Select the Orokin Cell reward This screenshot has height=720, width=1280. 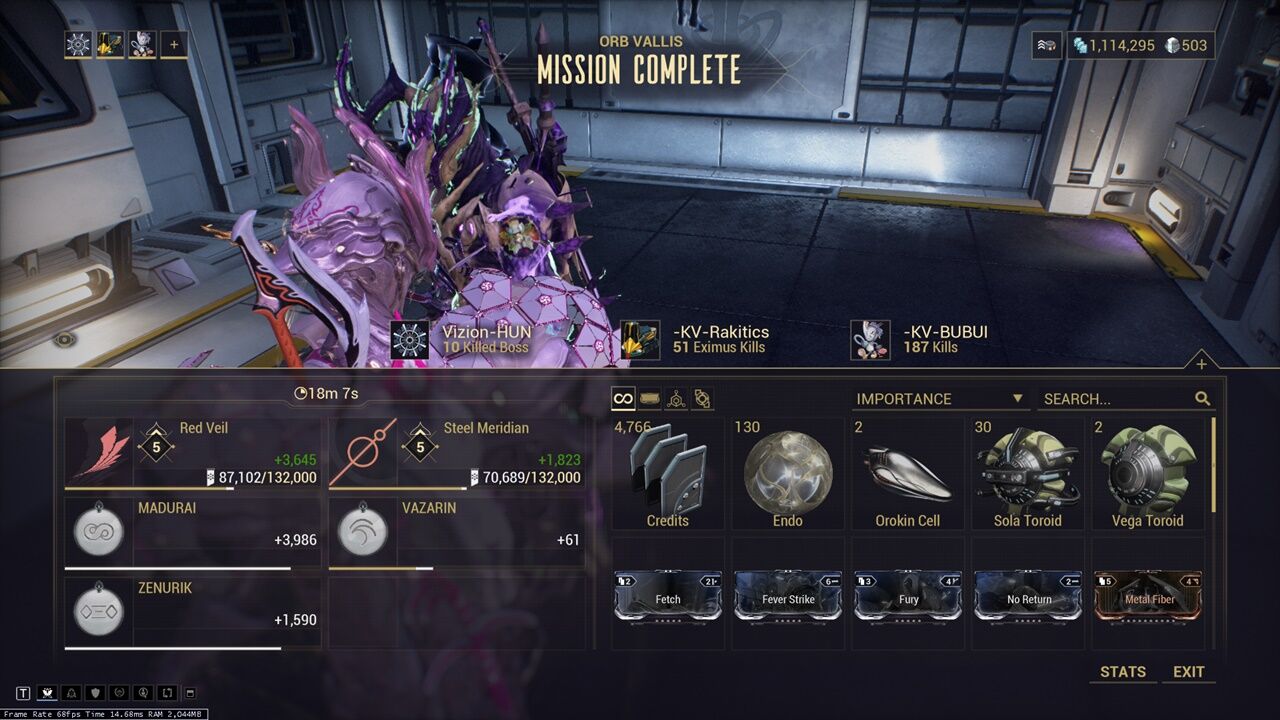tap(908, 474)
